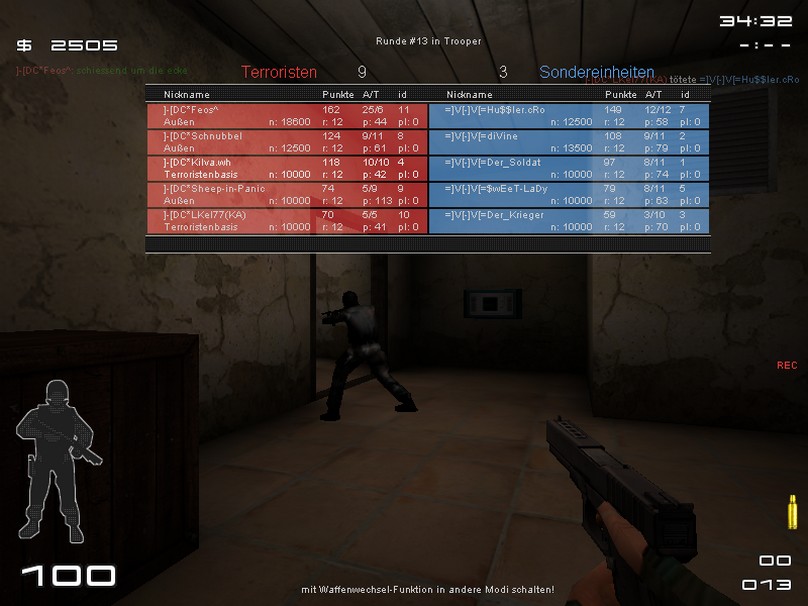Select player ]-[DC*Feos^ in the scoreboard

tap(287, 115)
